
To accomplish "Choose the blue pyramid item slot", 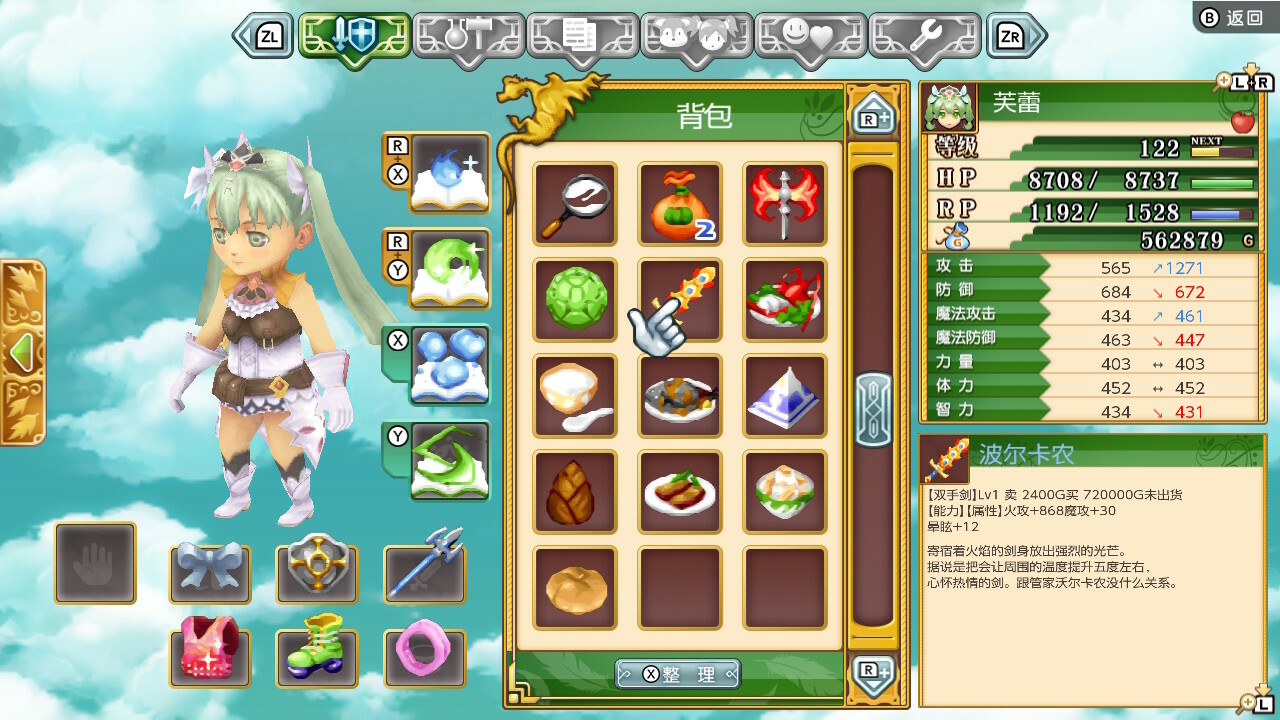I will tap(785, 396).
